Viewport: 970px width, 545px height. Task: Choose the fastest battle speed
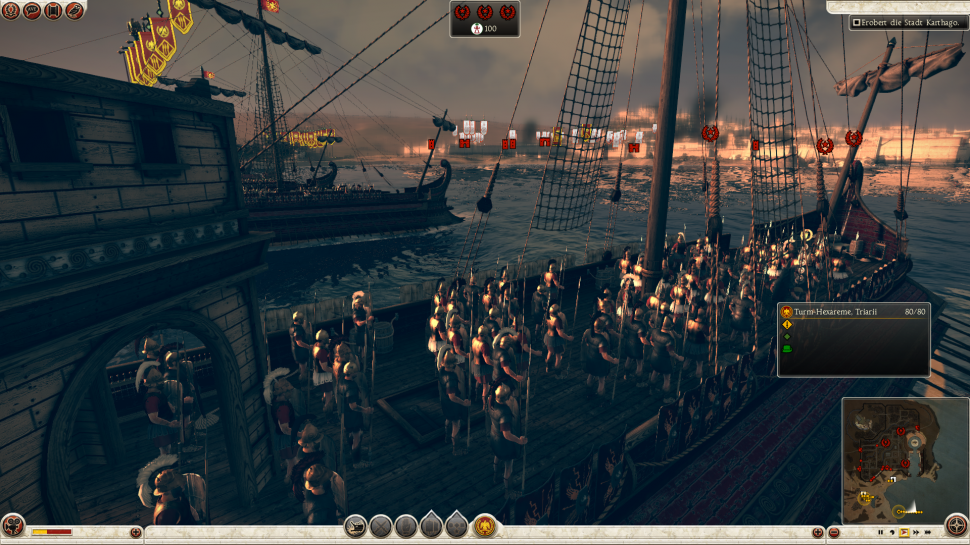[929, 533]
